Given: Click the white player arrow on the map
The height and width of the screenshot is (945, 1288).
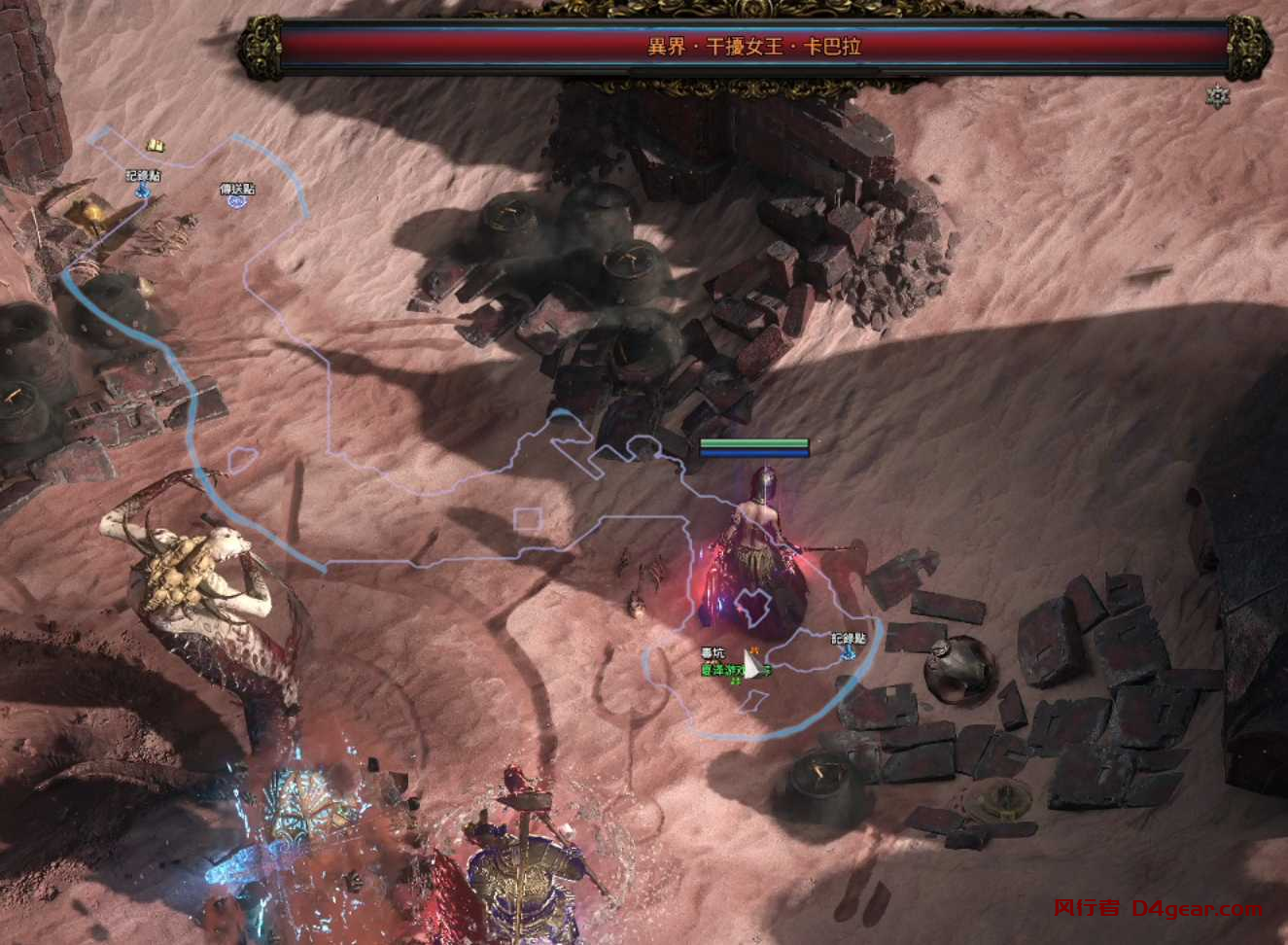Looking at the screenshot, I should click(750, 666).
